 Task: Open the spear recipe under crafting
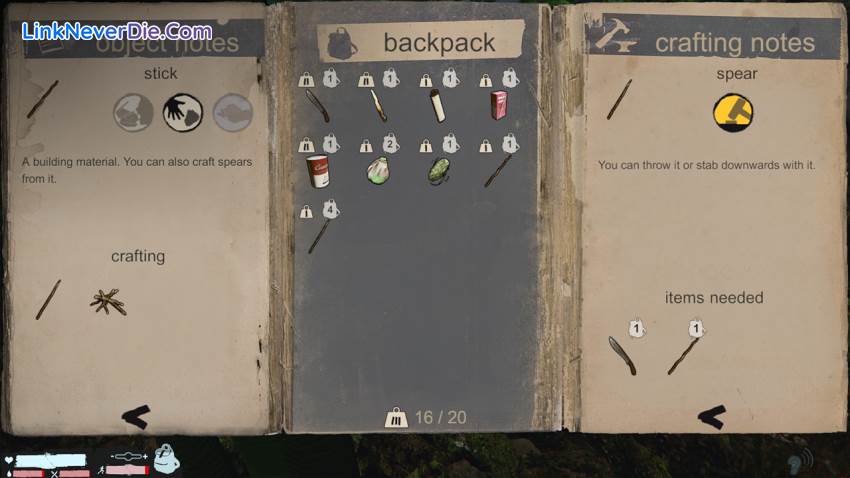pos(48,300)
